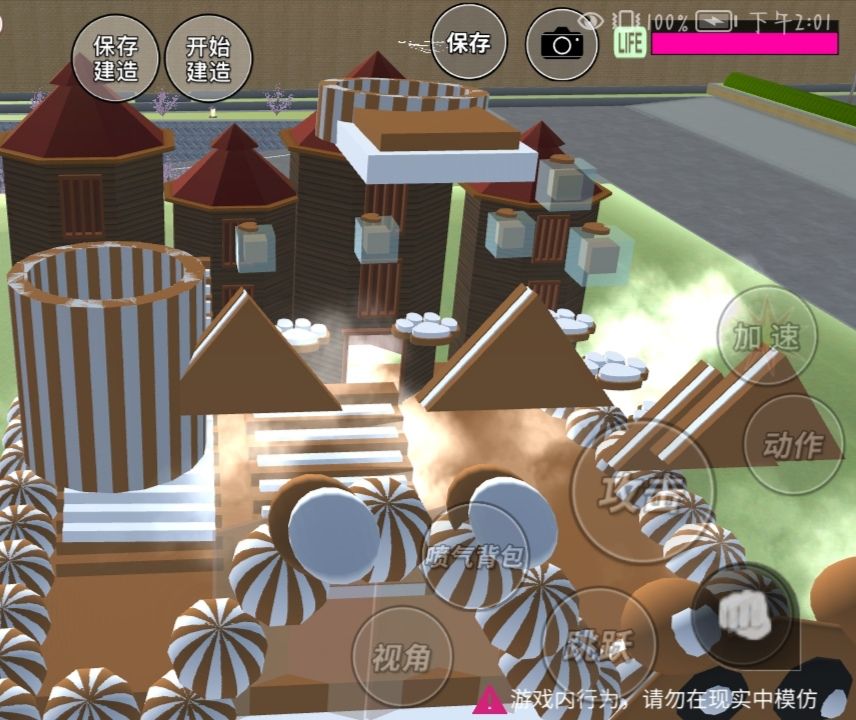The width and height of the screenshot is (856, 720).
Task: Open the camera screenshot button
Action: click(562, 43)
